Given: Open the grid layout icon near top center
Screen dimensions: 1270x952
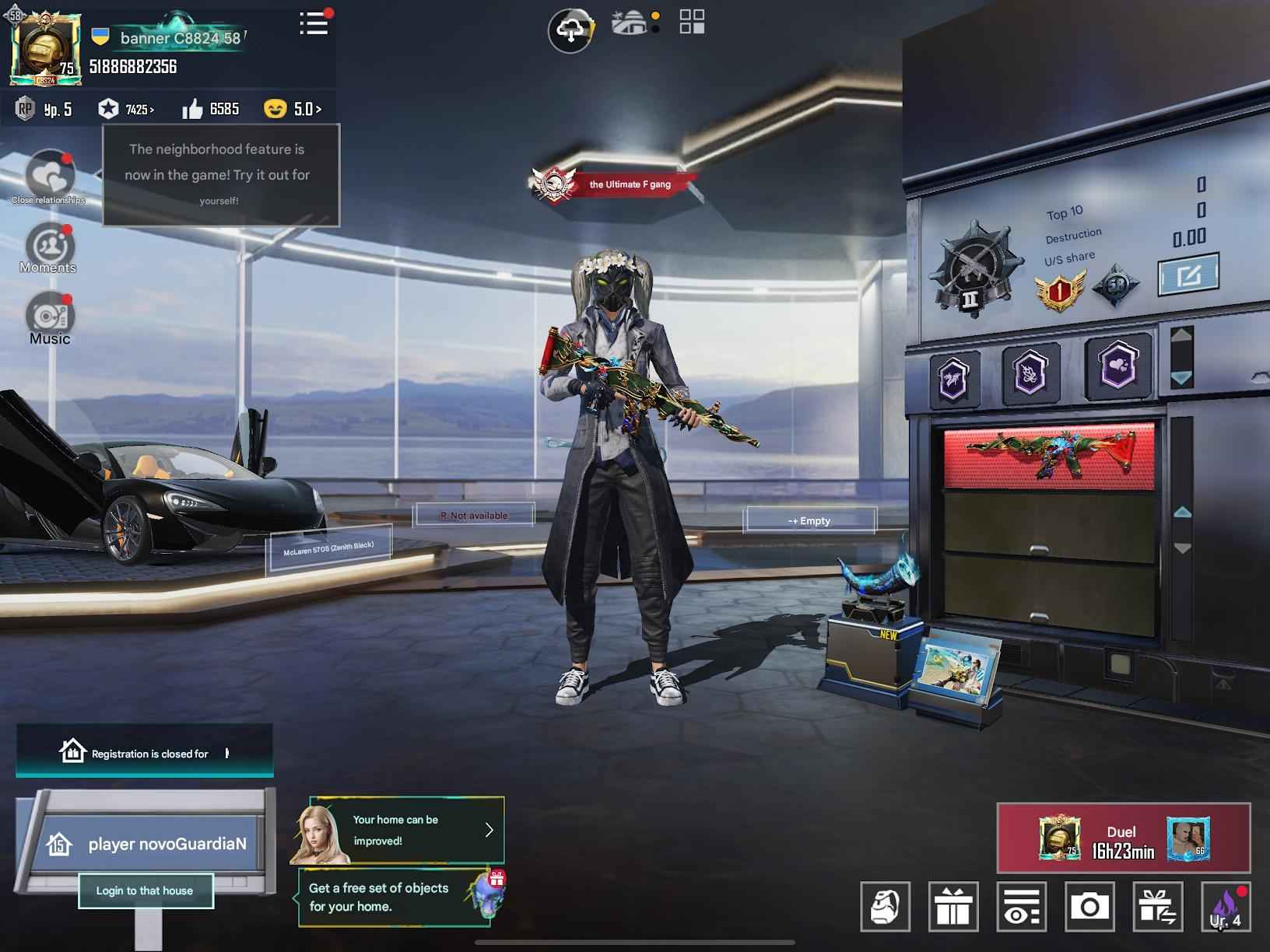Looking at the screenshot, I should (x=693, y=22).
